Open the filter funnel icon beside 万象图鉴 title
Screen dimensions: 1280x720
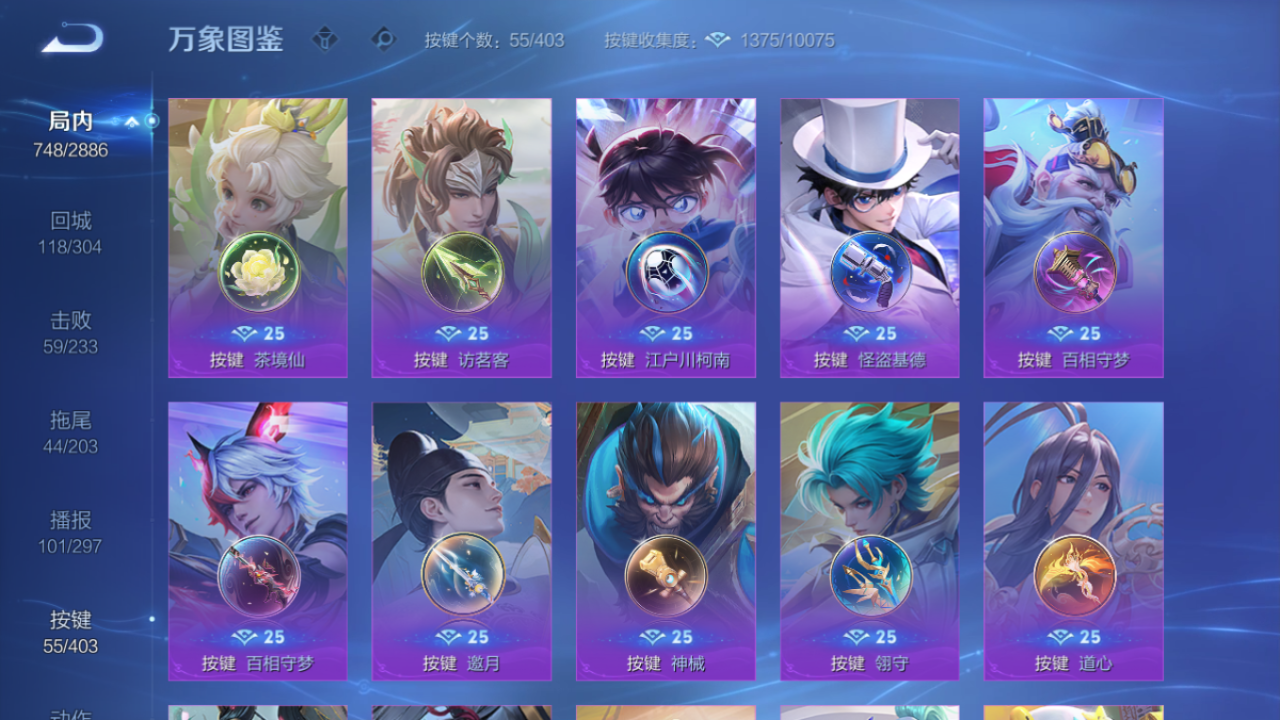(324, 40)
